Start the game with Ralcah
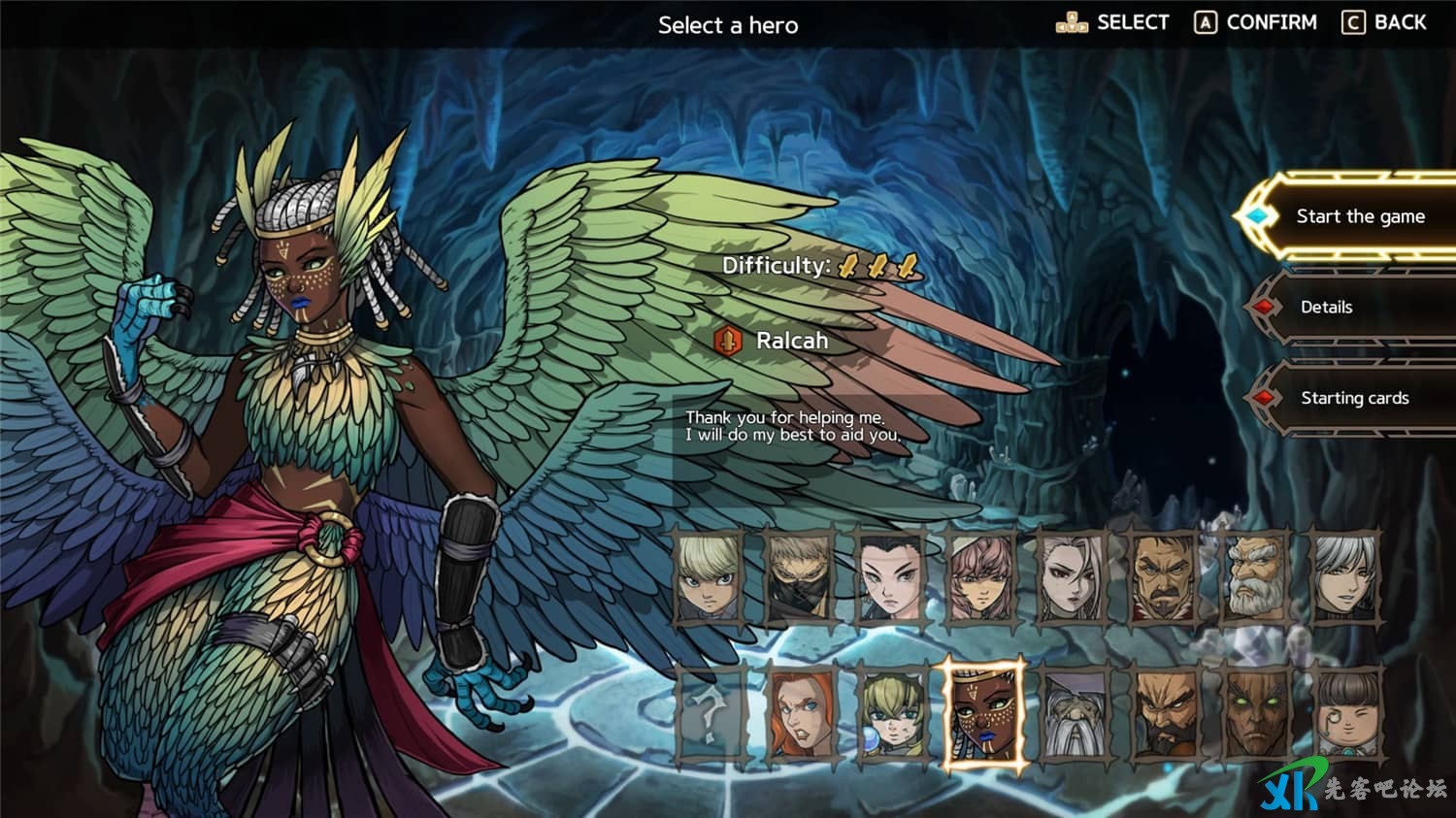This screenshot has height=818, width=1456. click(x=1359, y=216)
